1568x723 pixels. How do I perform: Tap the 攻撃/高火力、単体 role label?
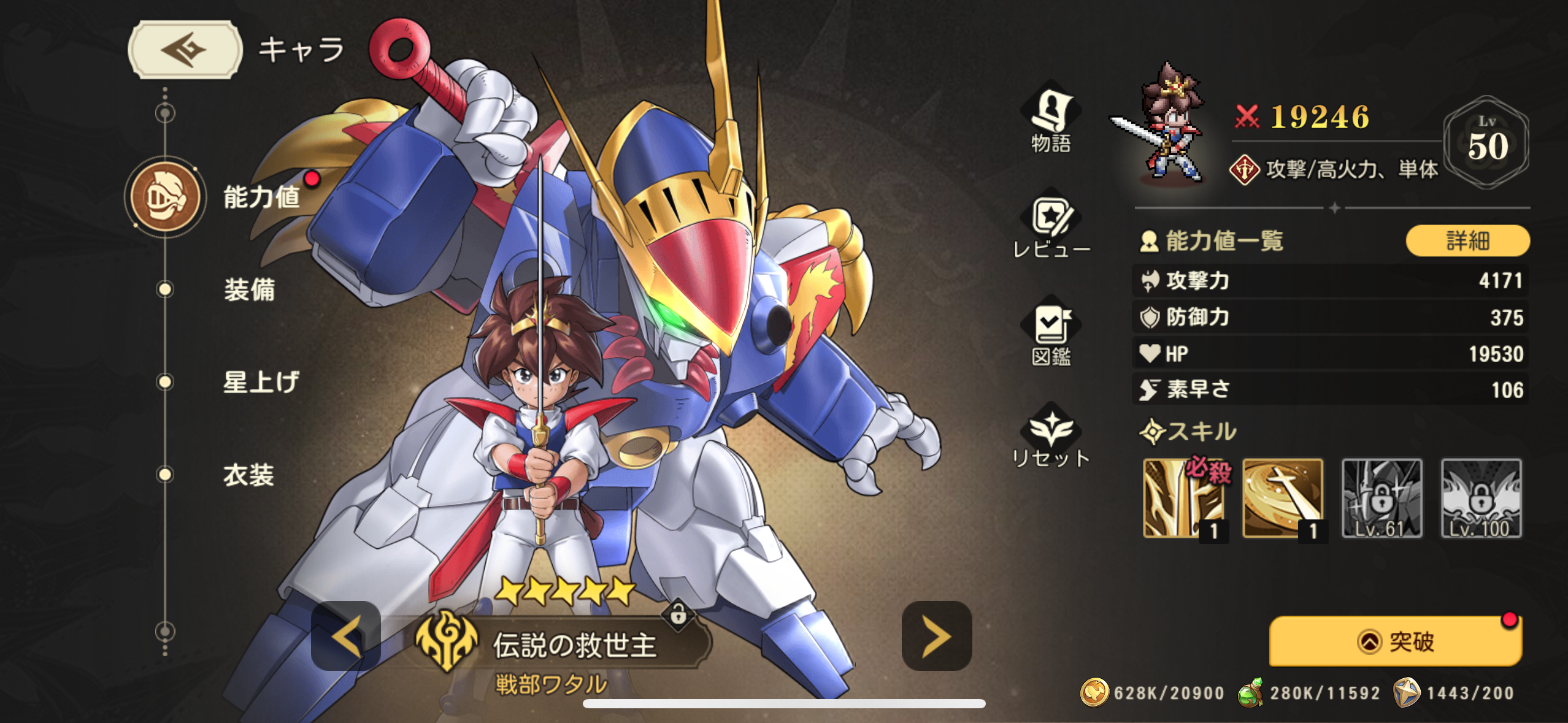1351,169
